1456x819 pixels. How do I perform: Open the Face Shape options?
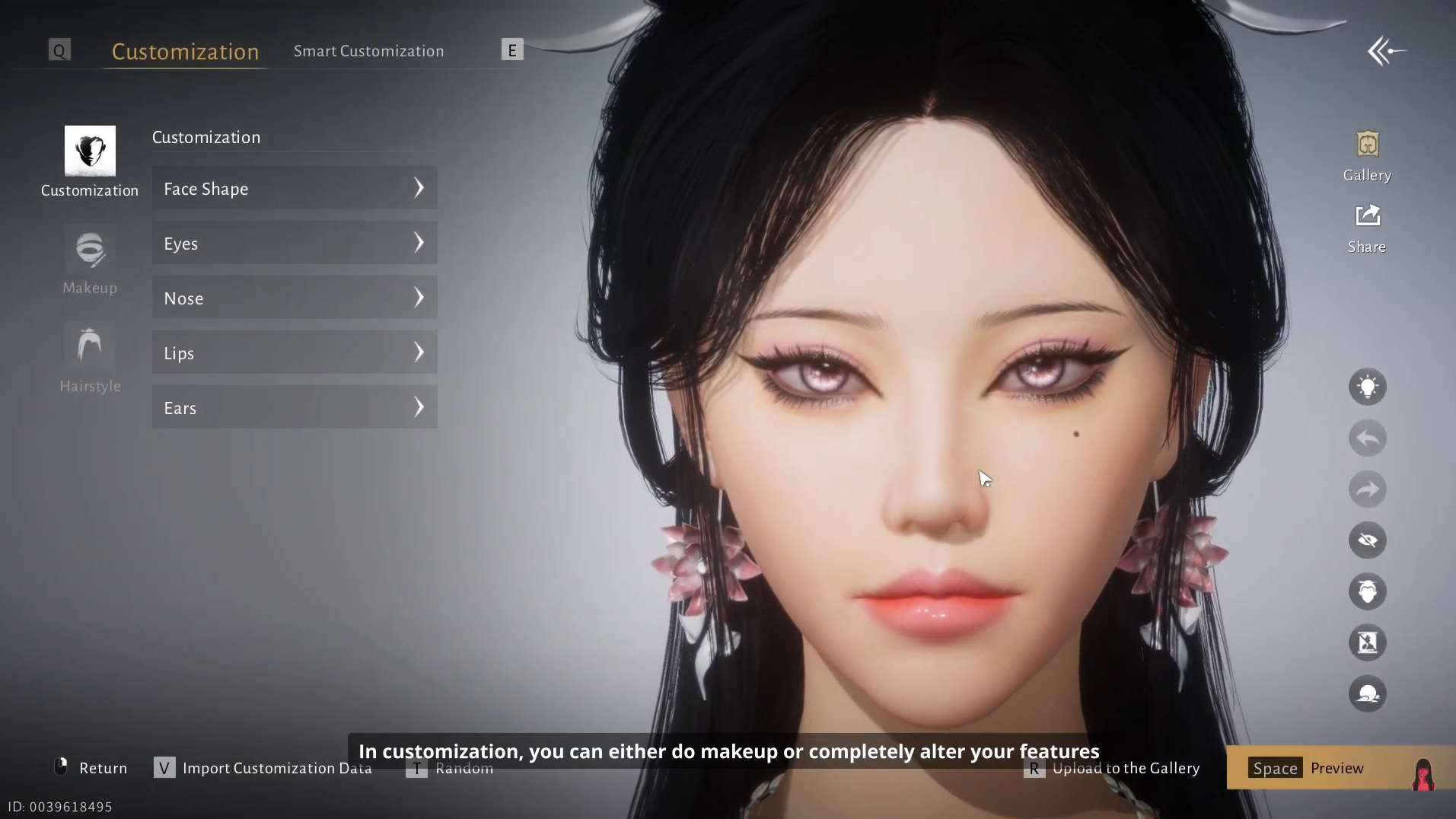tap(295, 188)
